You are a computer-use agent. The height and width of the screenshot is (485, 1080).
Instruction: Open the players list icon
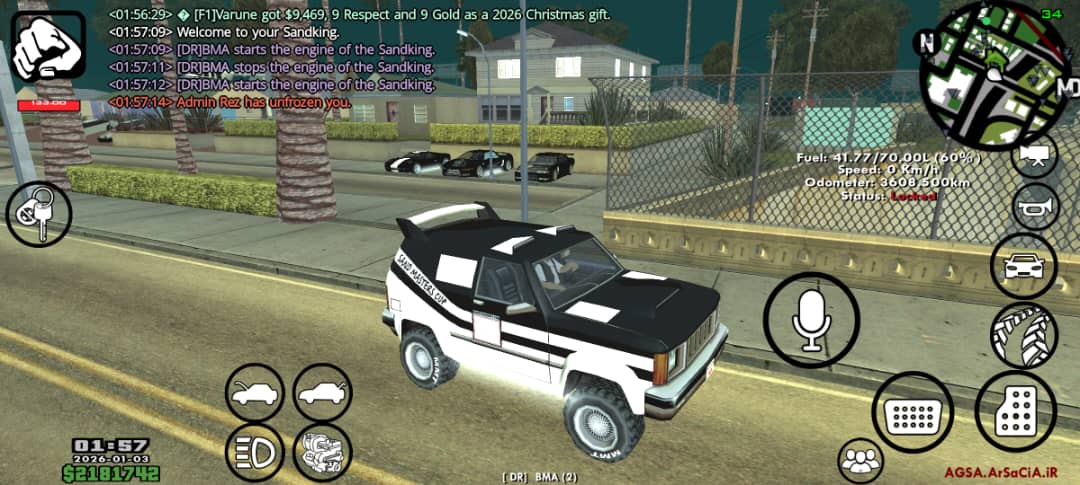click(861, 461)
